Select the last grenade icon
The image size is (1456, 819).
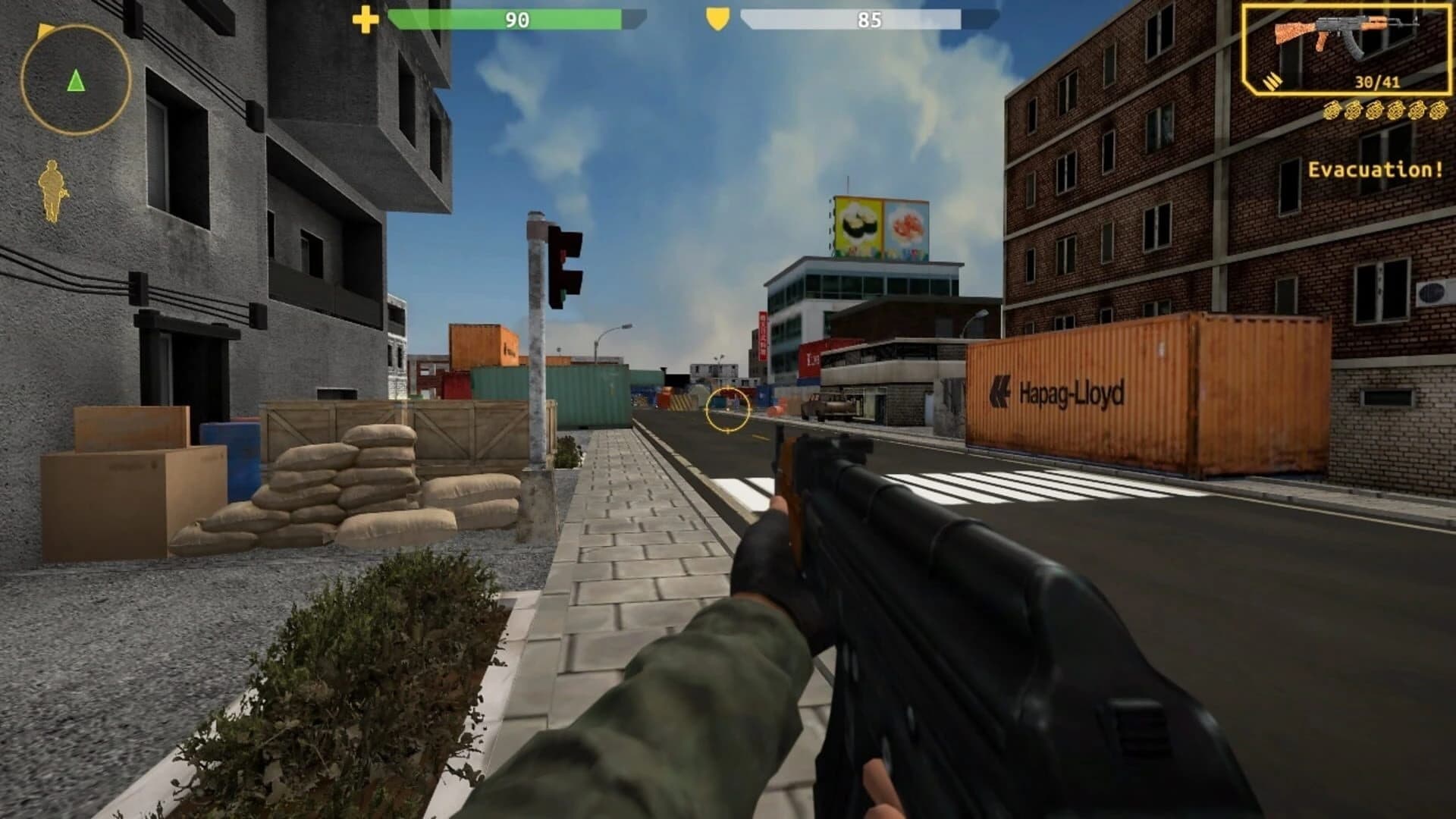coord(1439,111)
